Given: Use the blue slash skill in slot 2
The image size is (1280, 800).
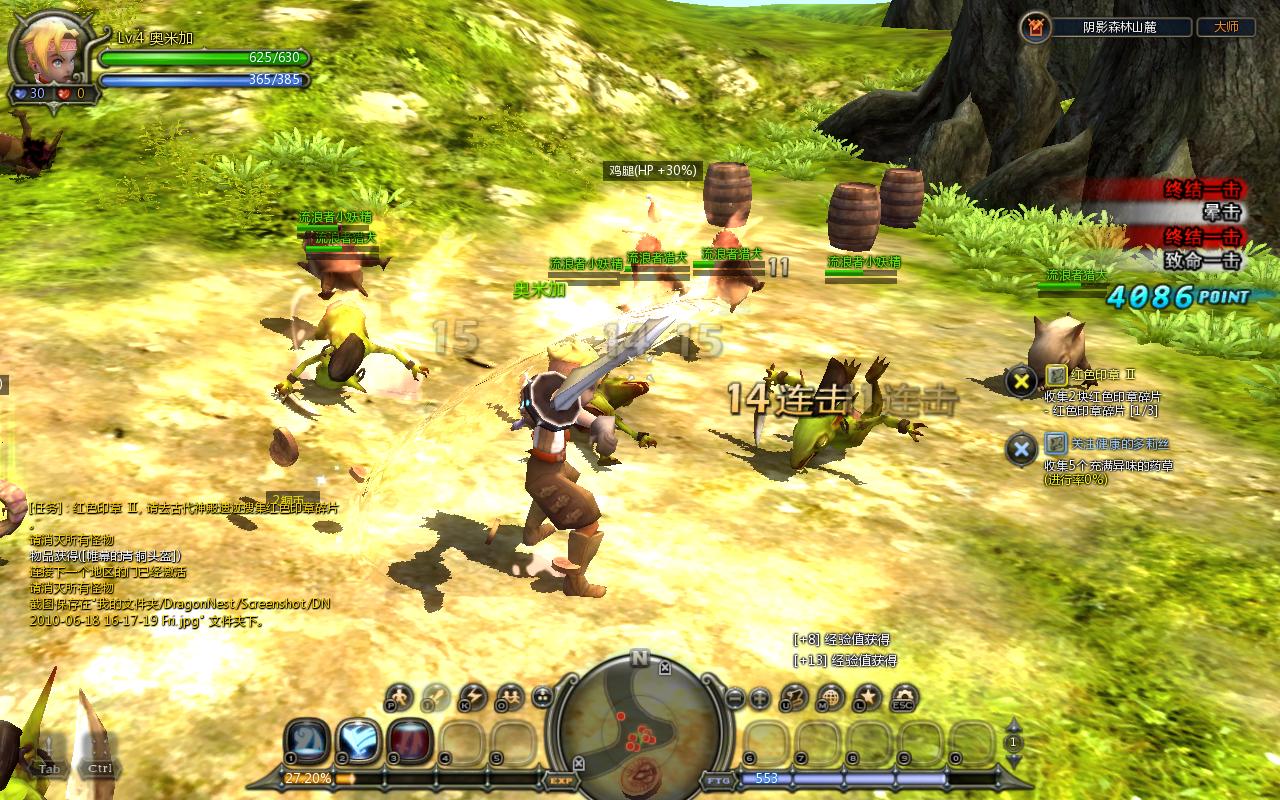Looking at the screenshot, I should tap(358, 741).
